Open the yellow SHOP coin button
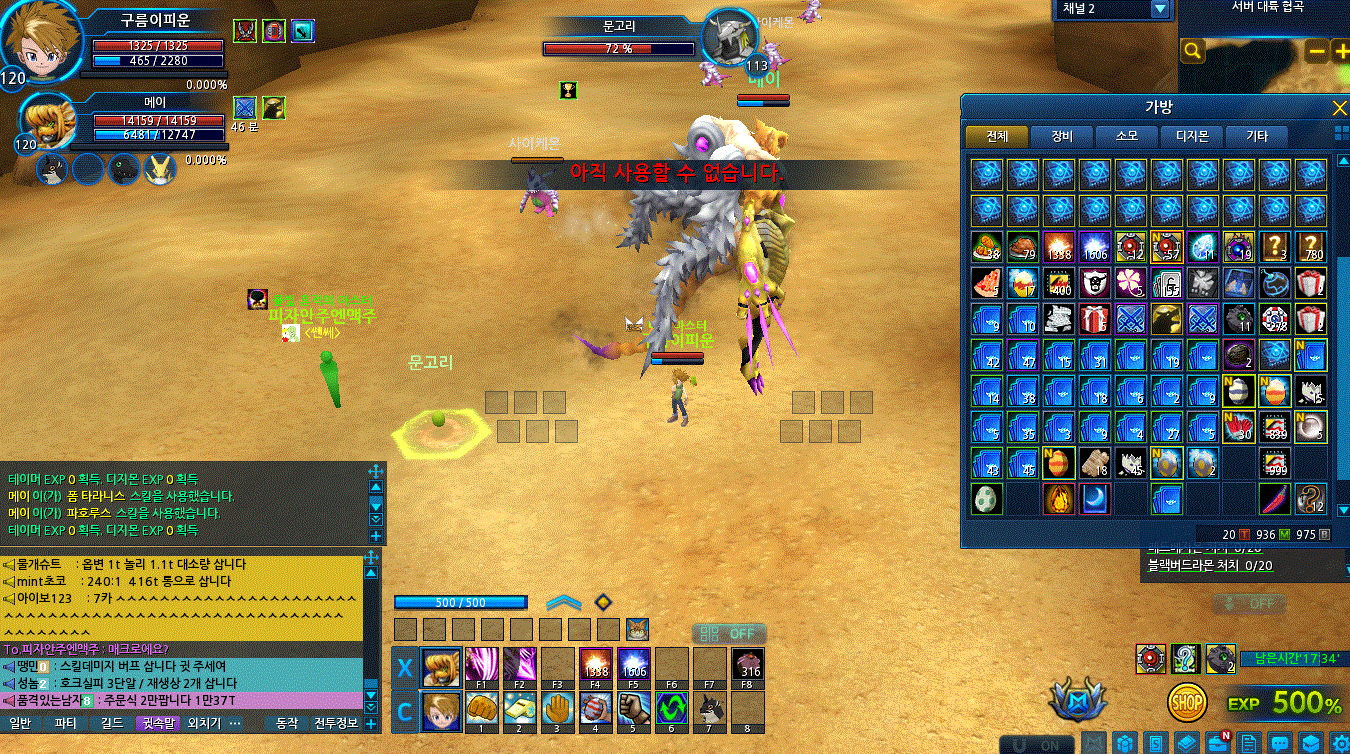Viewport: 1350px width, 754px height. point(1187,702)
